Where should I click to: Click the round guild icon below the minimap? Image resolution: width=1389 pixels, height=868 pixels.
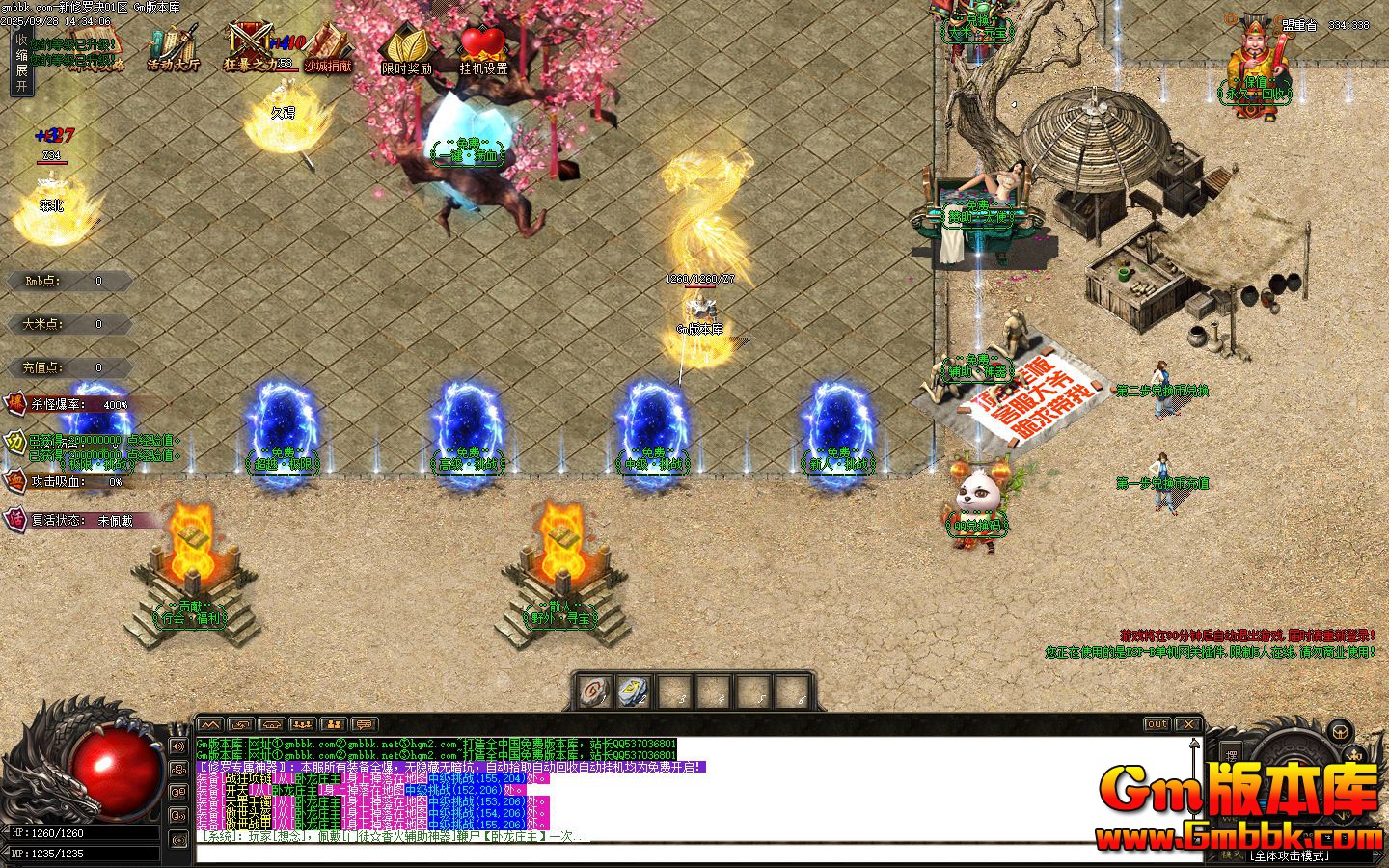click(x=1339, y=731)
